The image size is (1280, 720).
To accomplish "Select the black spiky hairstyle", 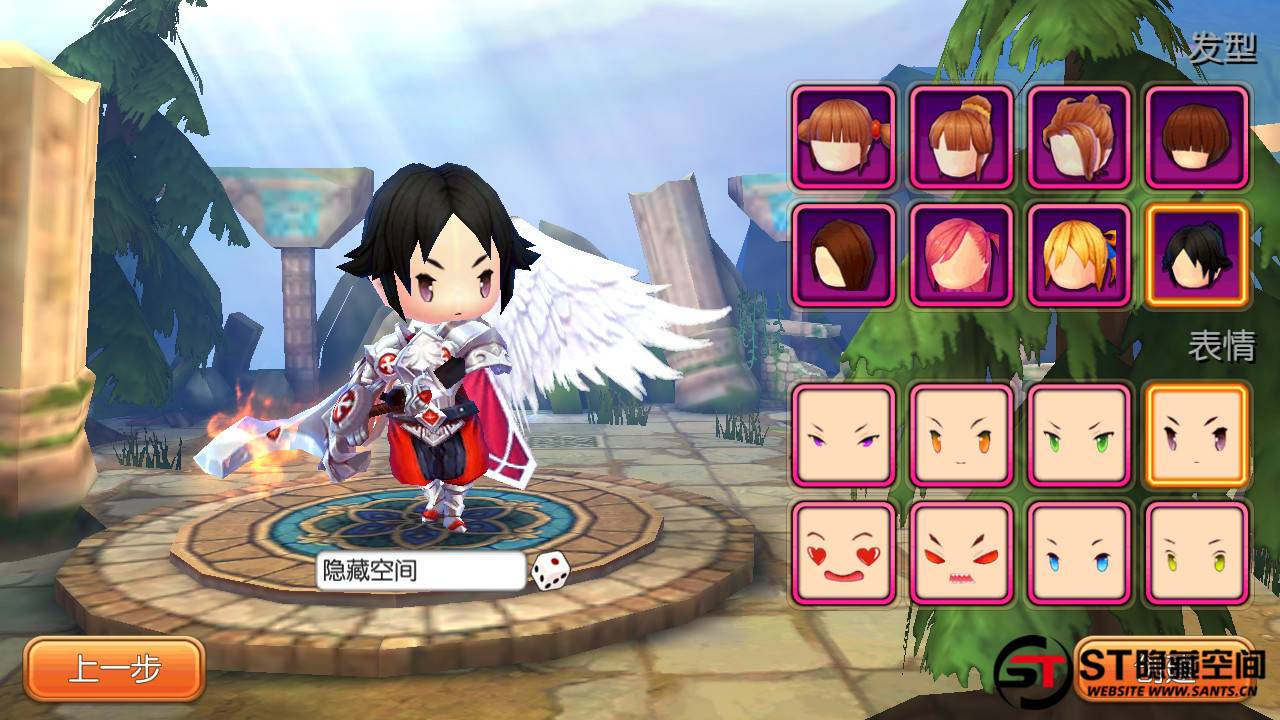I will (1197, 255).
